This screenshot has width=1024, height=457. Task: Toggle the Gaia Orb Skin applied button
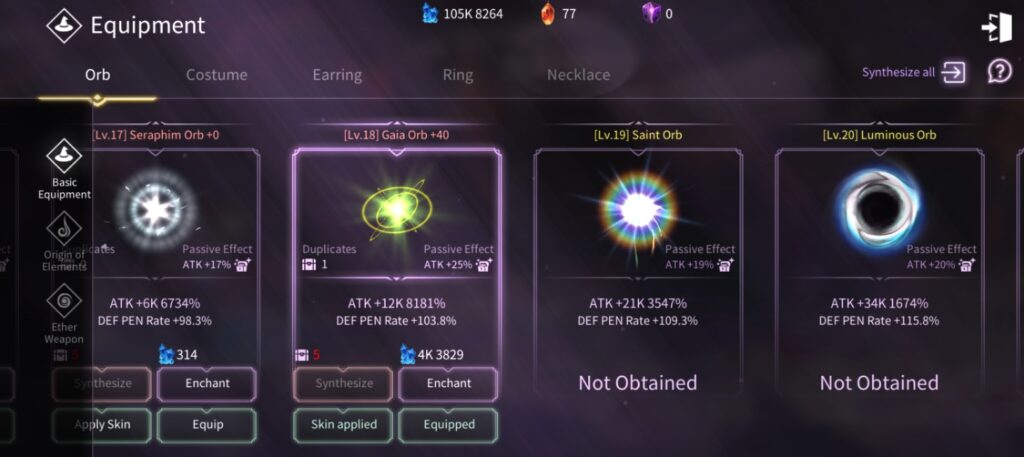click(344, 424)
